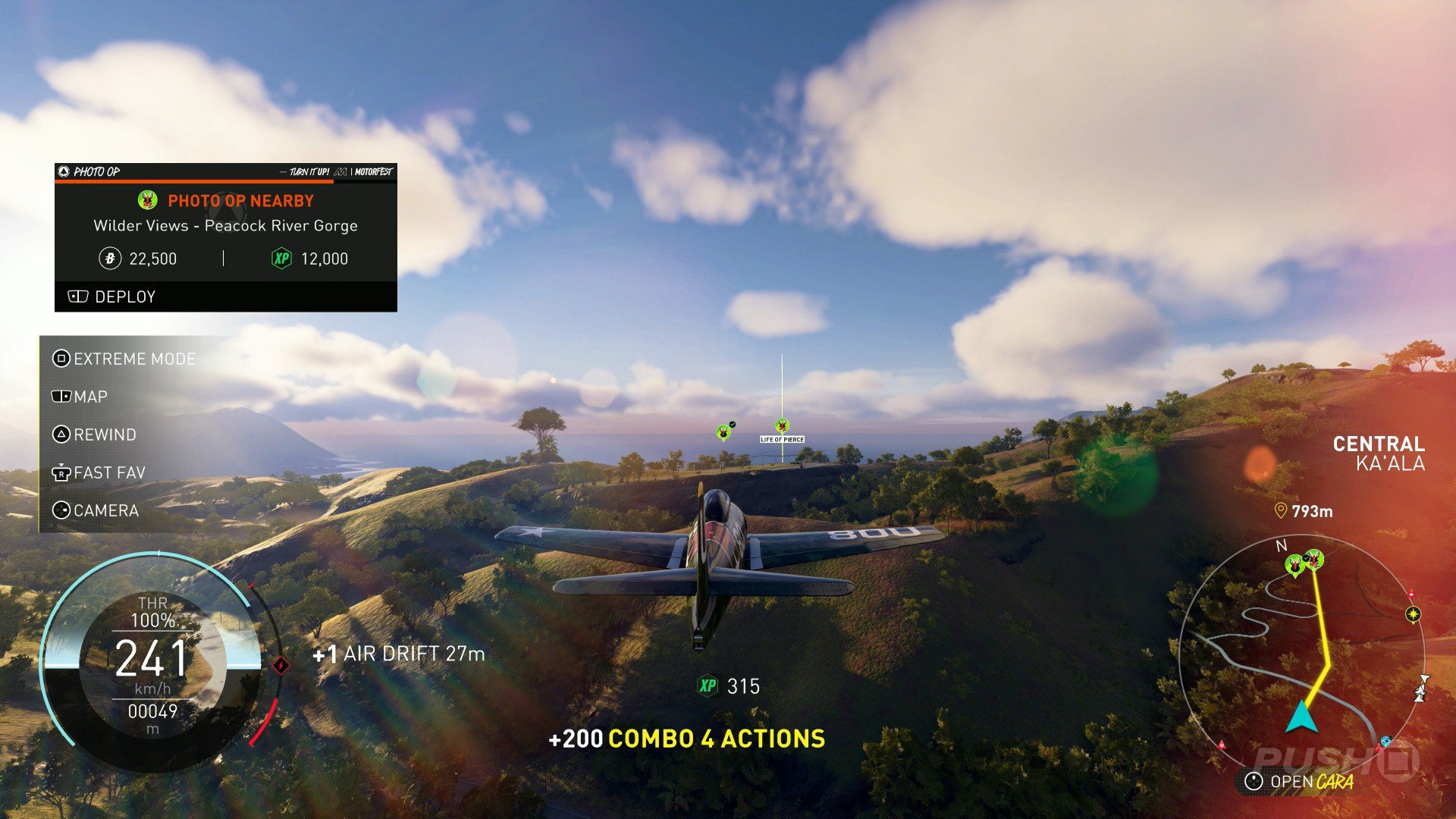The height and width of the screenshot is (819, 1456).
Task: Select the Fast Fav option
Action: point(99,472)
